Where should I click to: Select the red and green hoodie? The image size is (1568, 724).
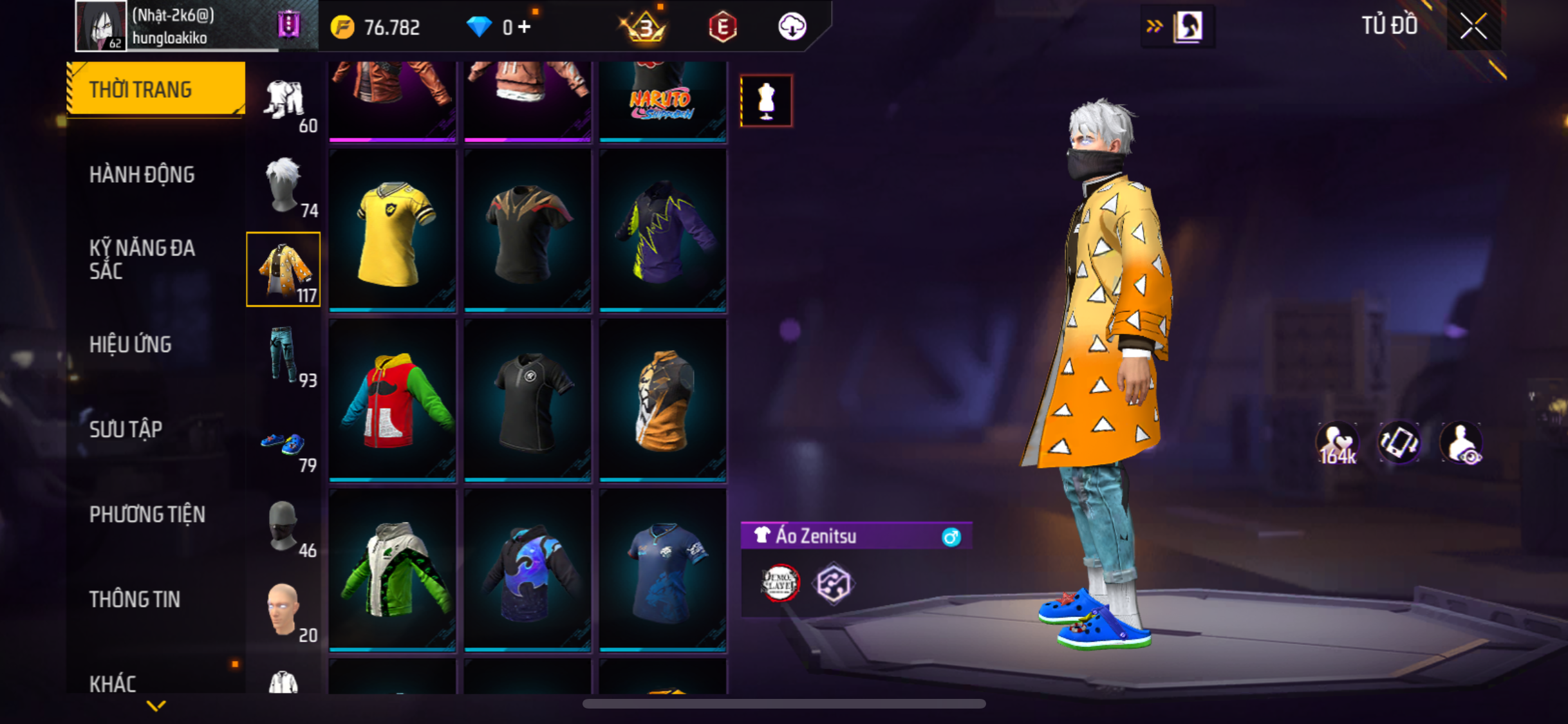393,401
